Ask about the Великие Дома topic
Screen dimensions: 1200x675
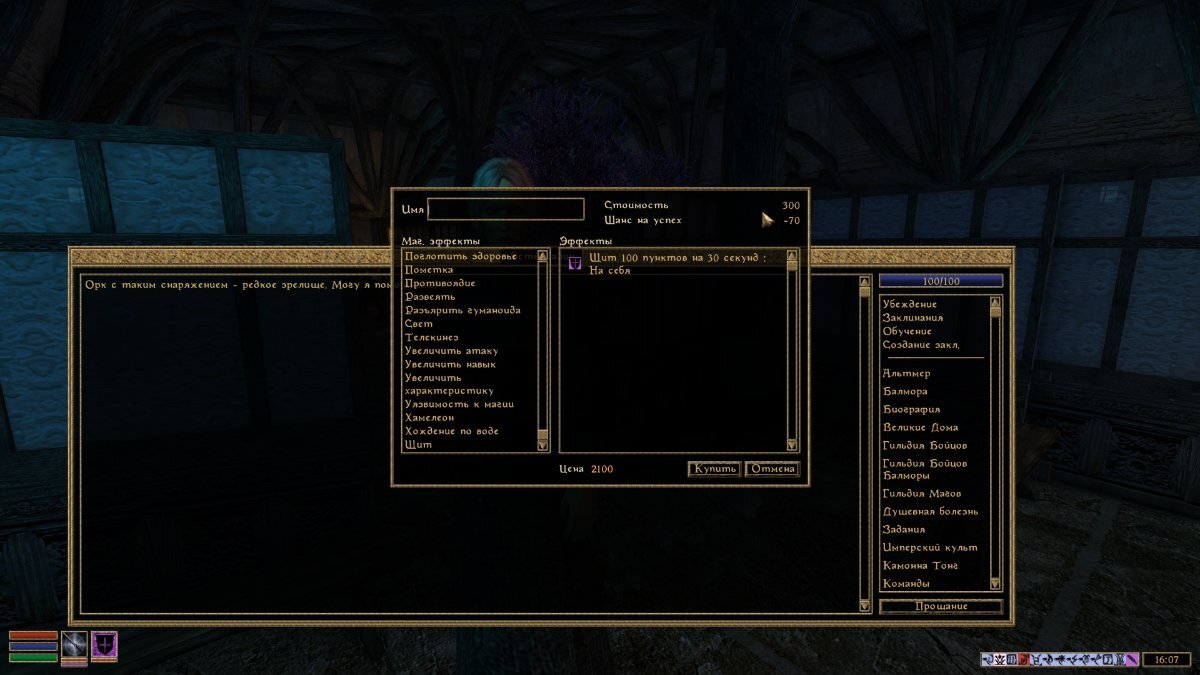point(921,427)
